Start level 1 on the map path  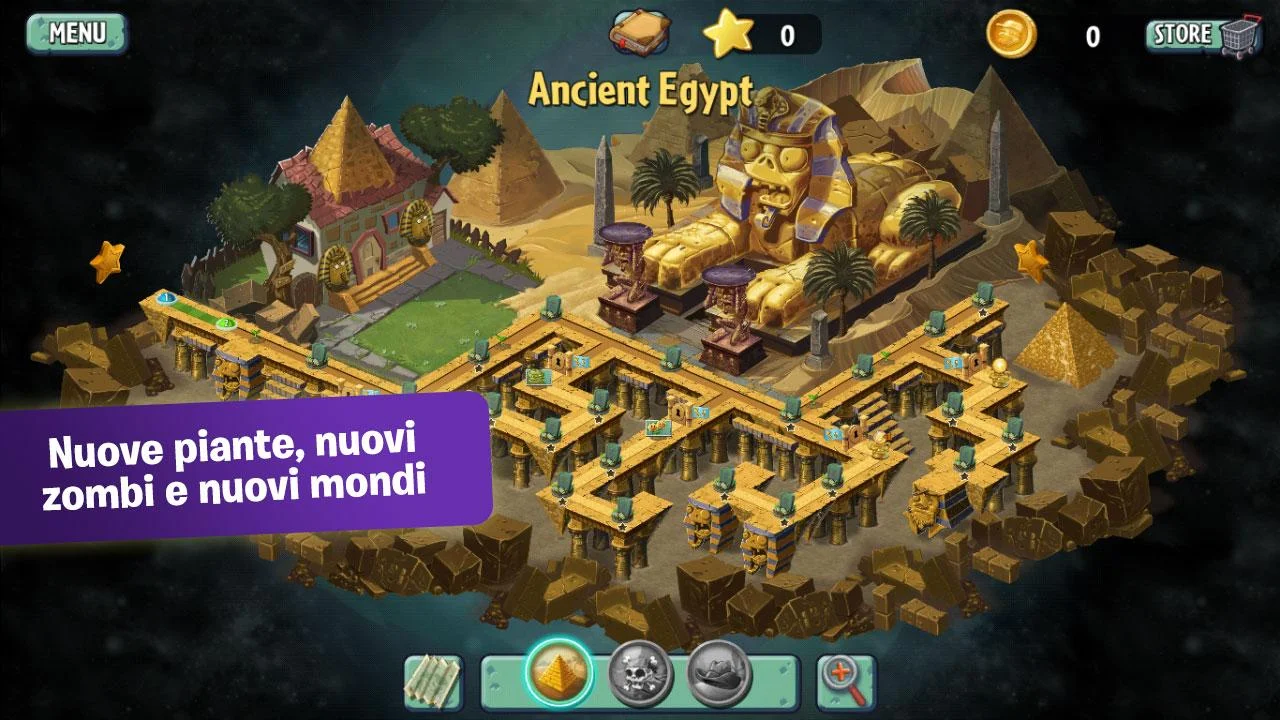point(165,297)
